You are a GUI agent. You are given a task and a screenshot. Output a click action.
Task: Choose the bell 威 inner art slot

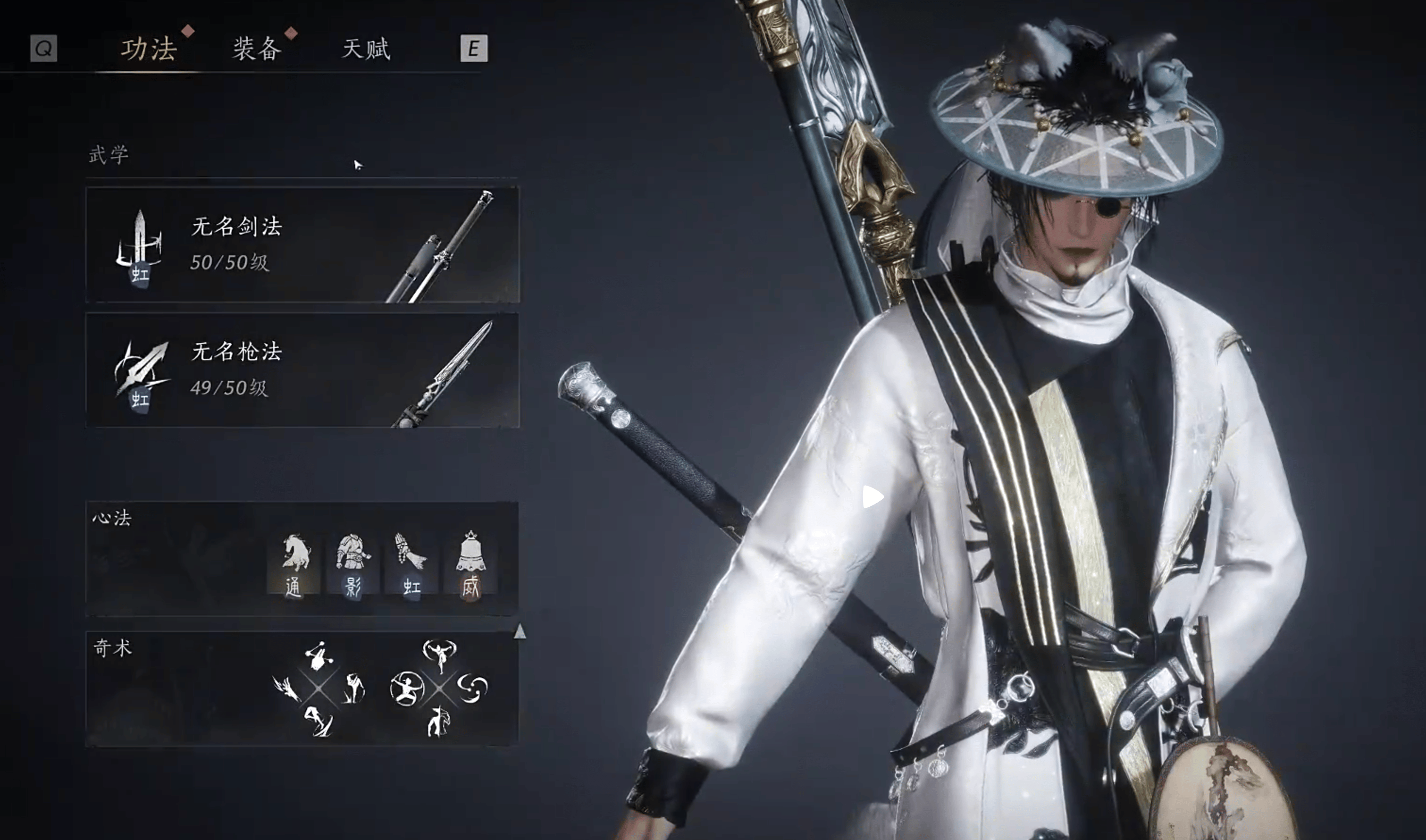[x=471, y=564]
